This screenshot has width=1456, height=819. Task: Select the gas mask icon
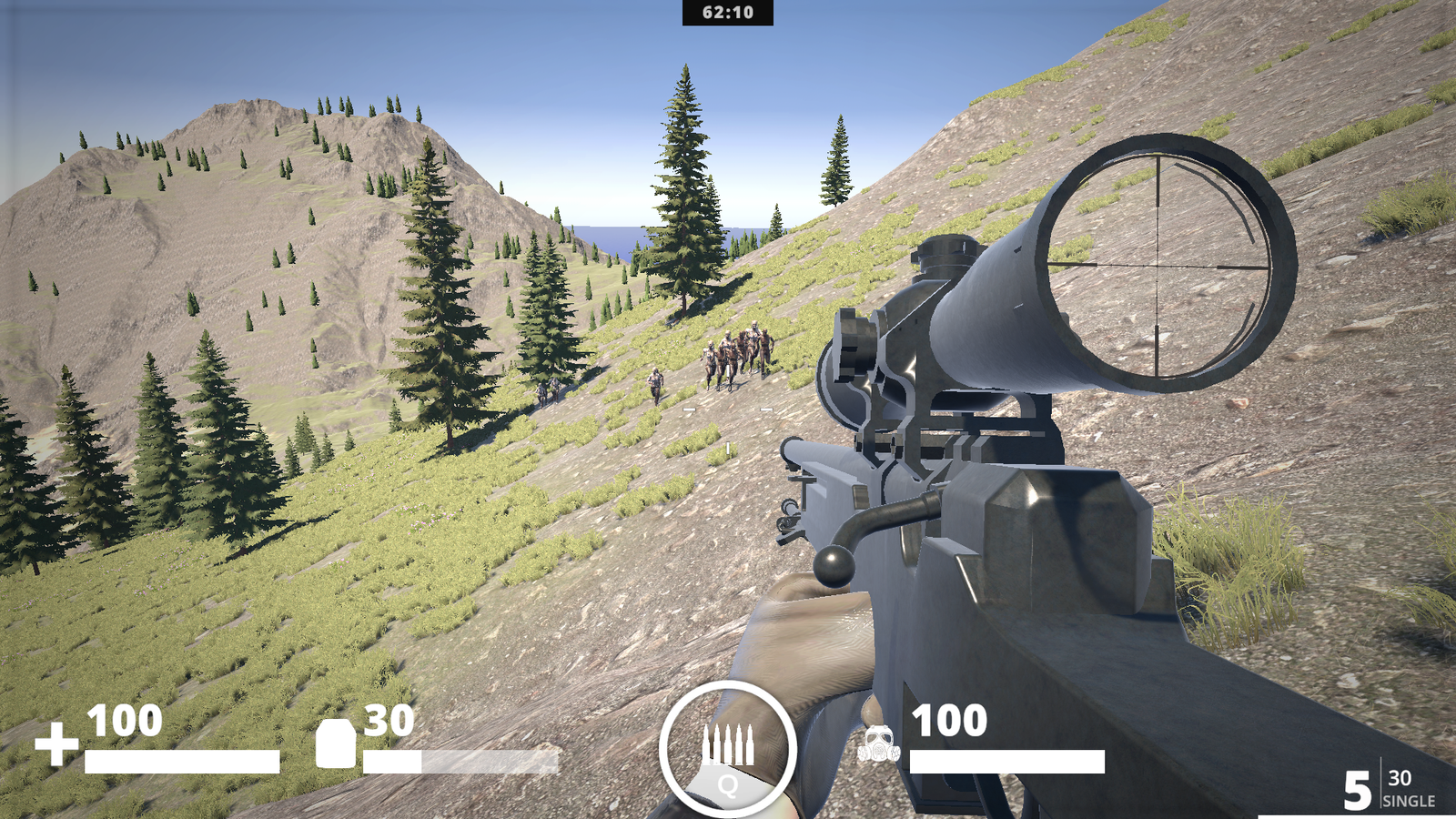pyautogui.click(x=878, y=744)
